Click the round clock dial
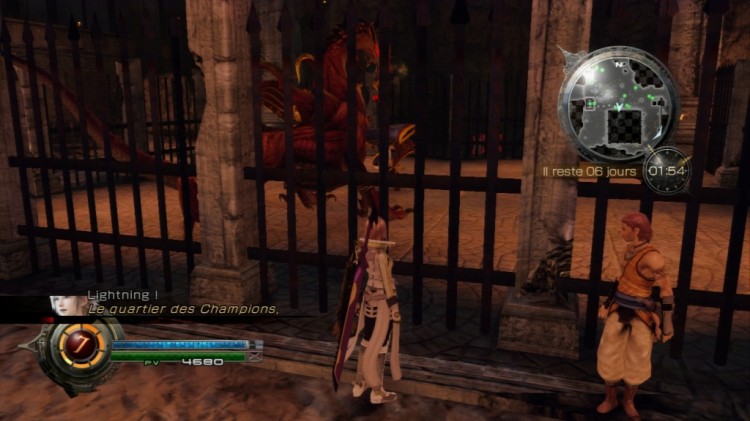 [665, 171]
